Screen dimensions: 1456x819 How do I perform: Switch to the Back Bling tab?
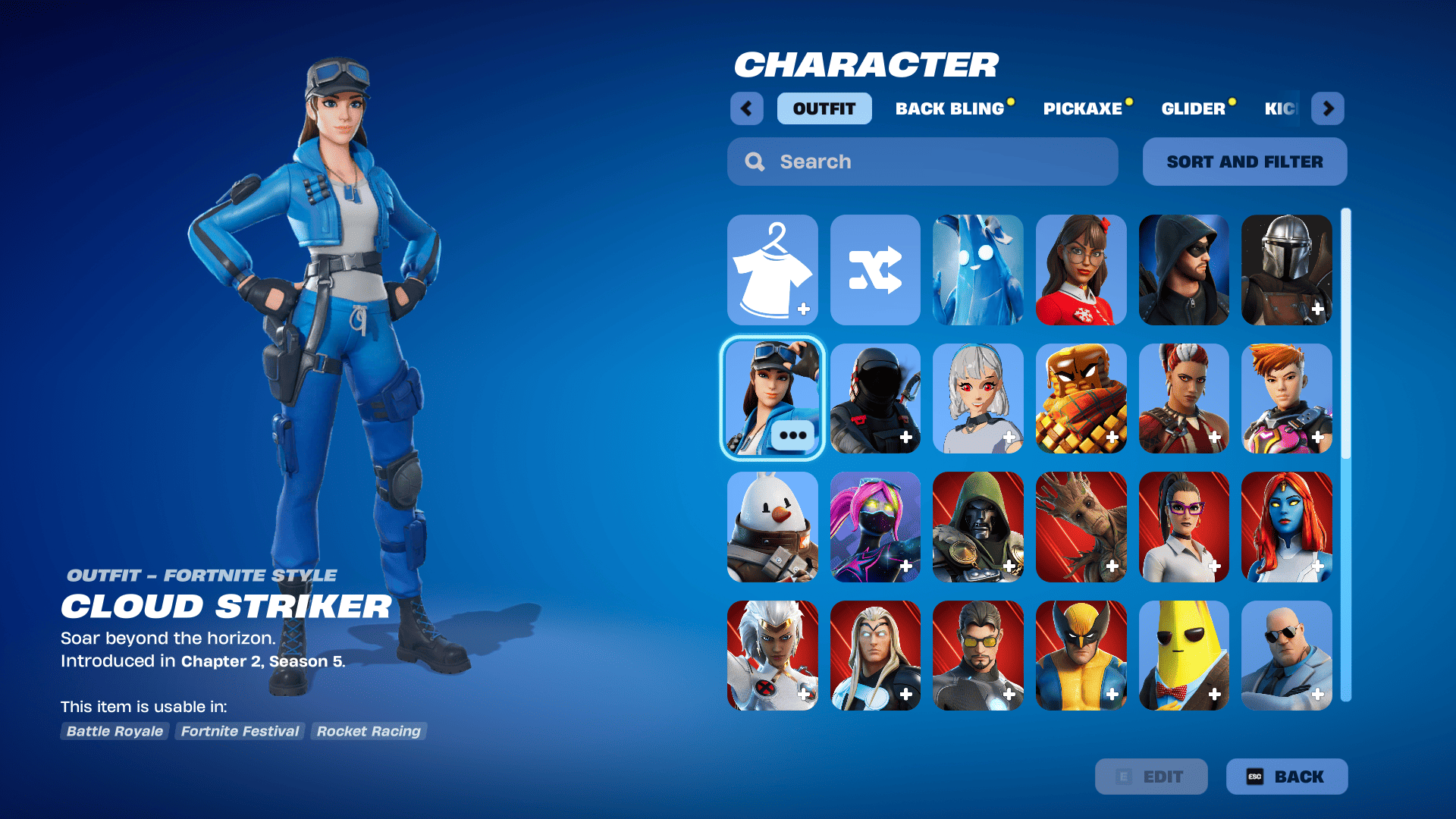[950, 108]
